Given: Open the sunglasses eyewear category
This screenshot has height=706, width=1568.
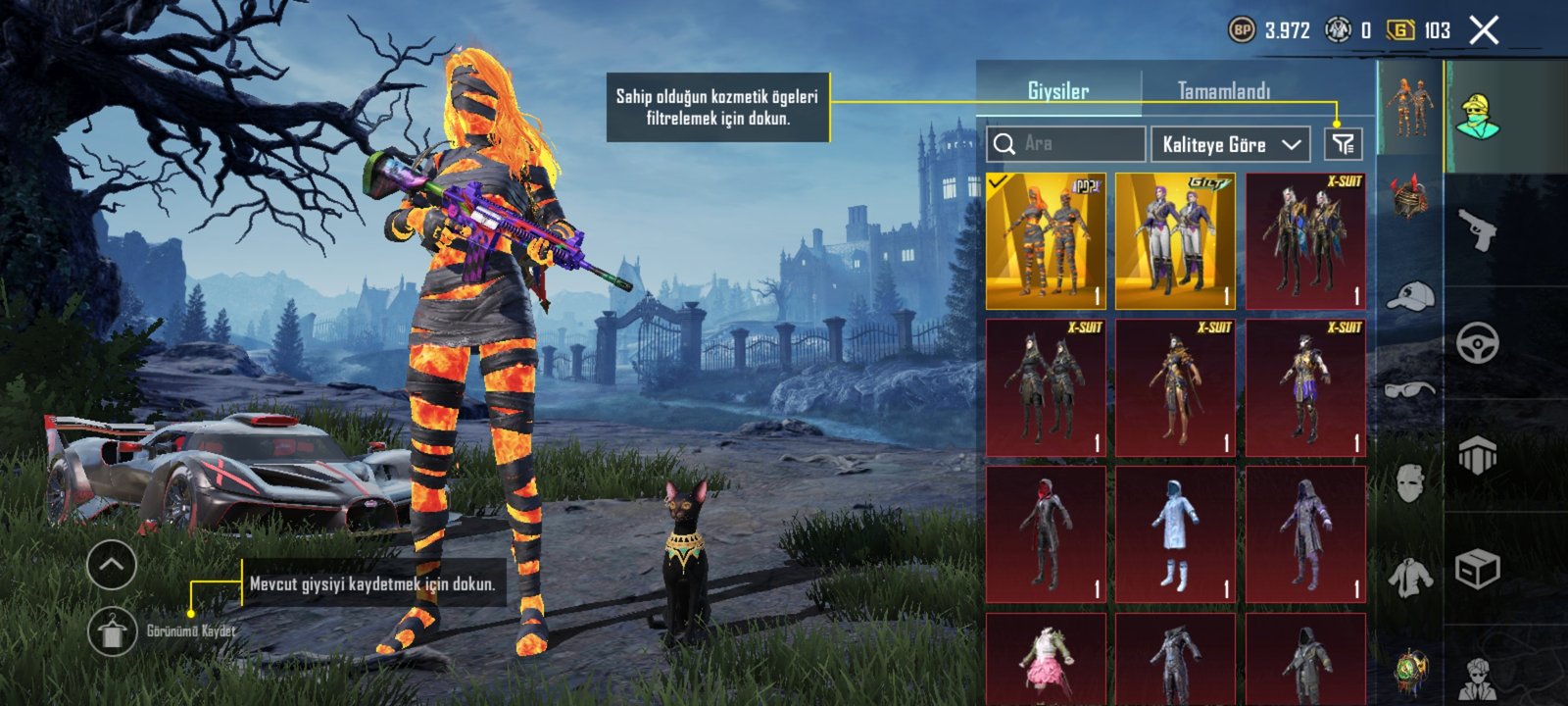Looking at the screenshot, I should [1410, 389].
